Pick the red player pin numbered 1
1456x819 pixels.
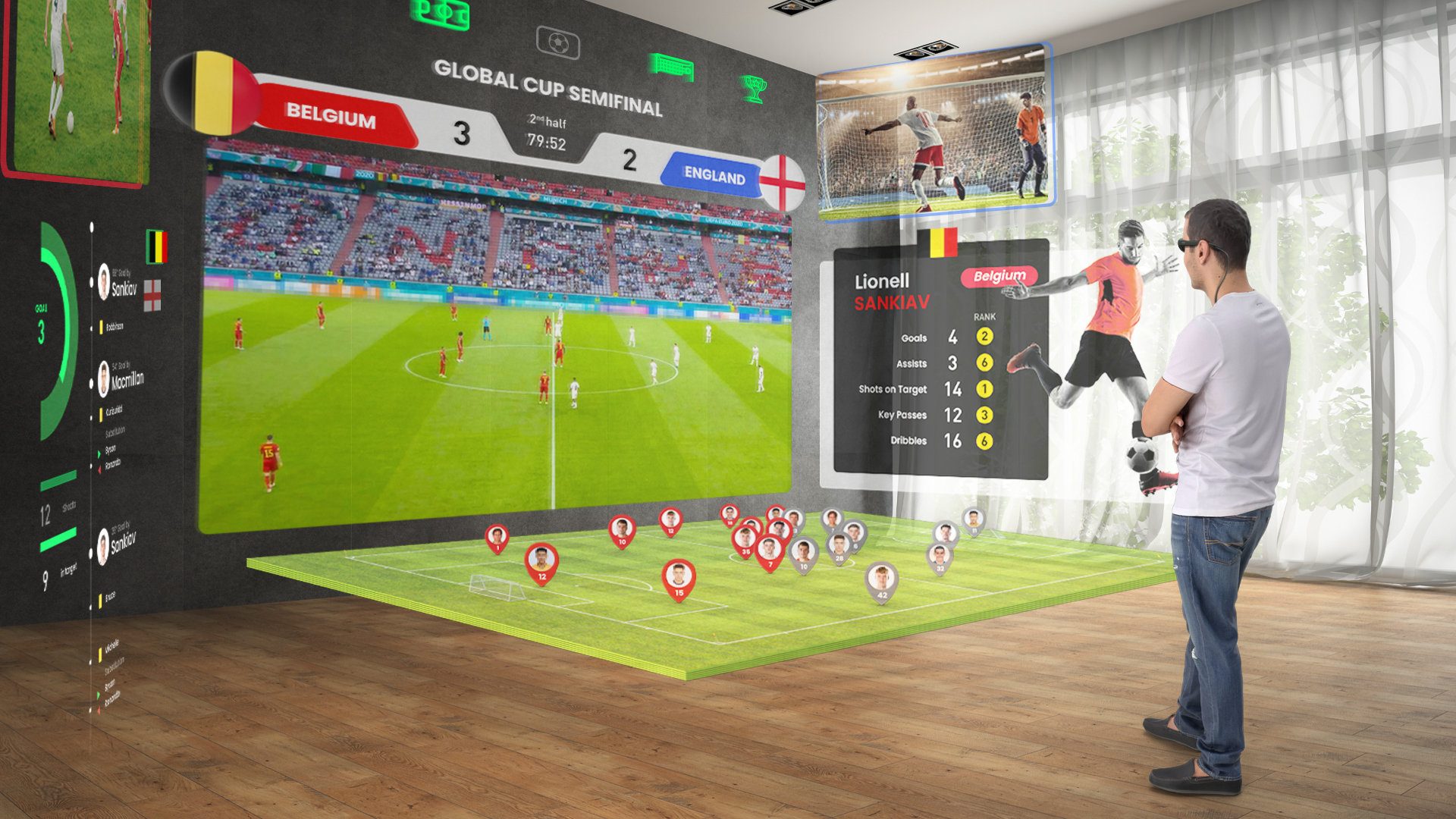[x=497, y=538]
